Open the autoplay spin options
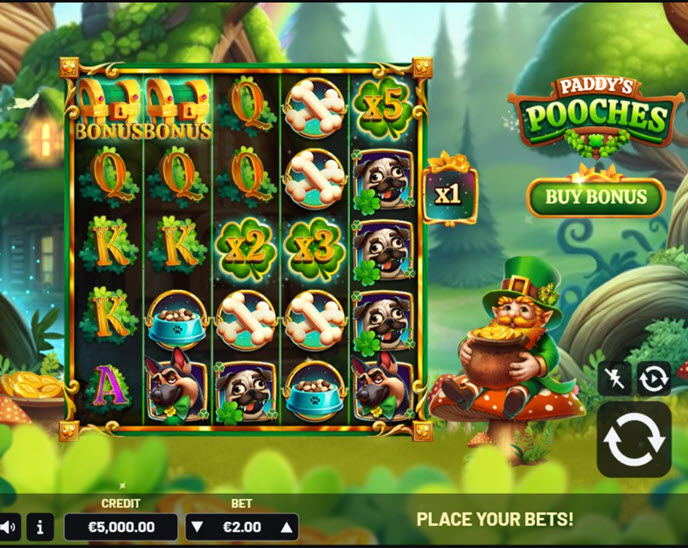 654,378
